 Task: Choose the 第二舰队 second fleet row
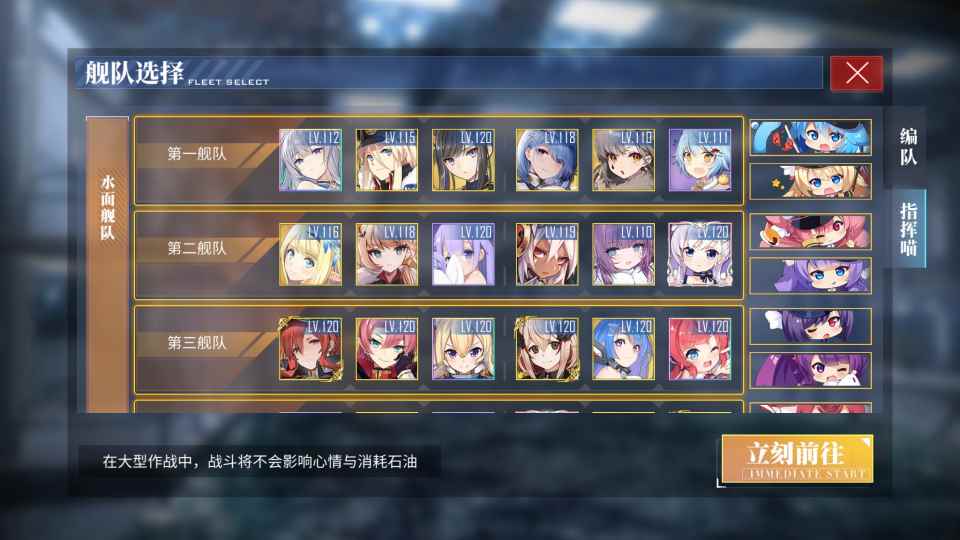pos(197,249)
